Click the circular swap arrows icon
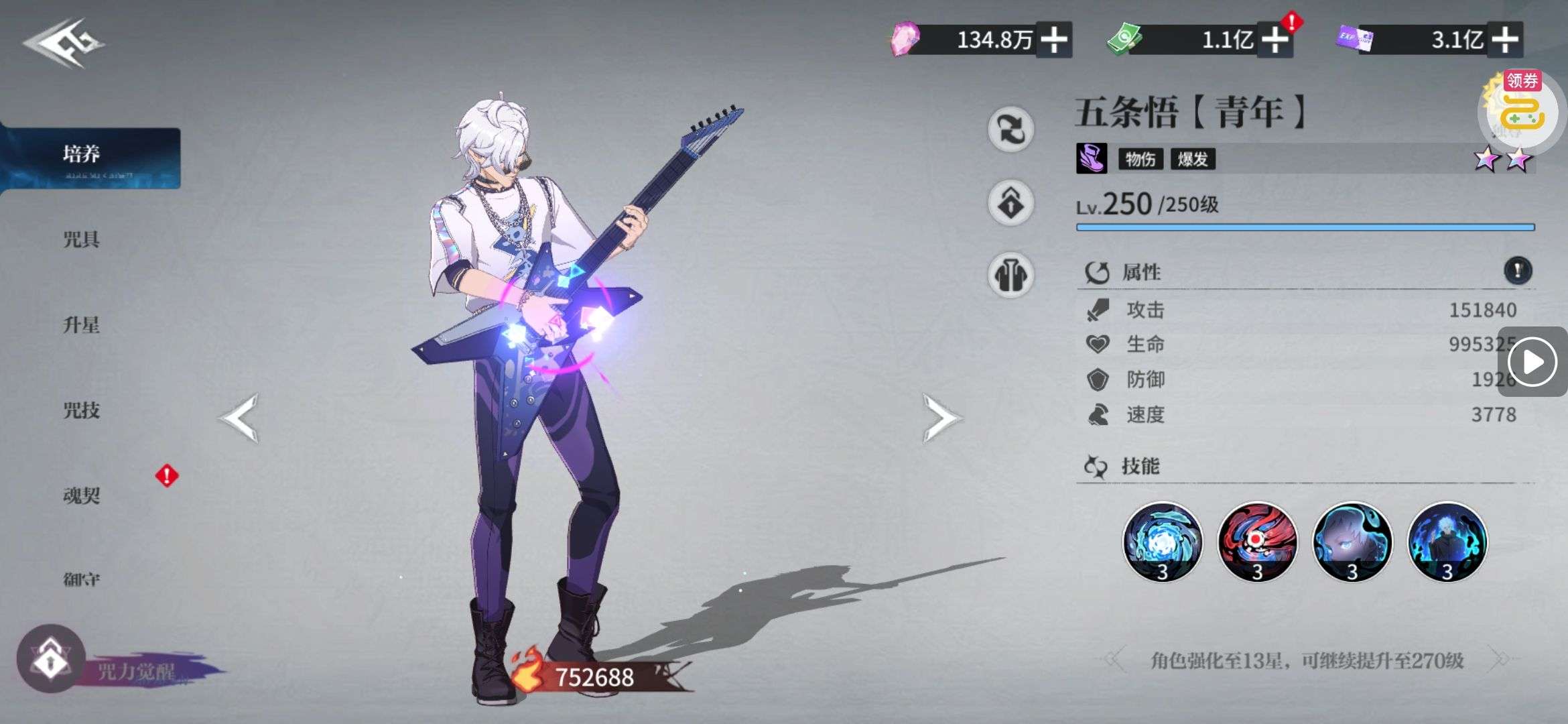 [1011, 129]
